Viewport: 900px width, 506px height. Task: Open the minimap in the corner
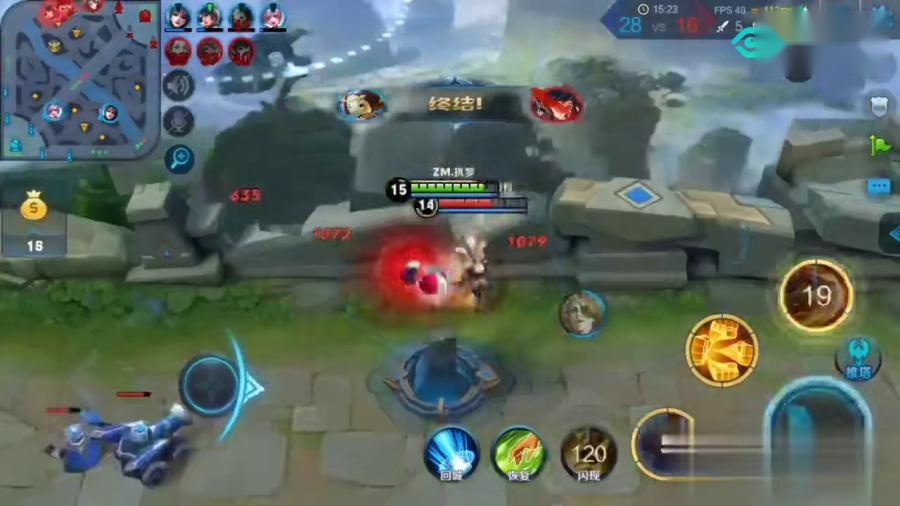click(x=80, y=80)
